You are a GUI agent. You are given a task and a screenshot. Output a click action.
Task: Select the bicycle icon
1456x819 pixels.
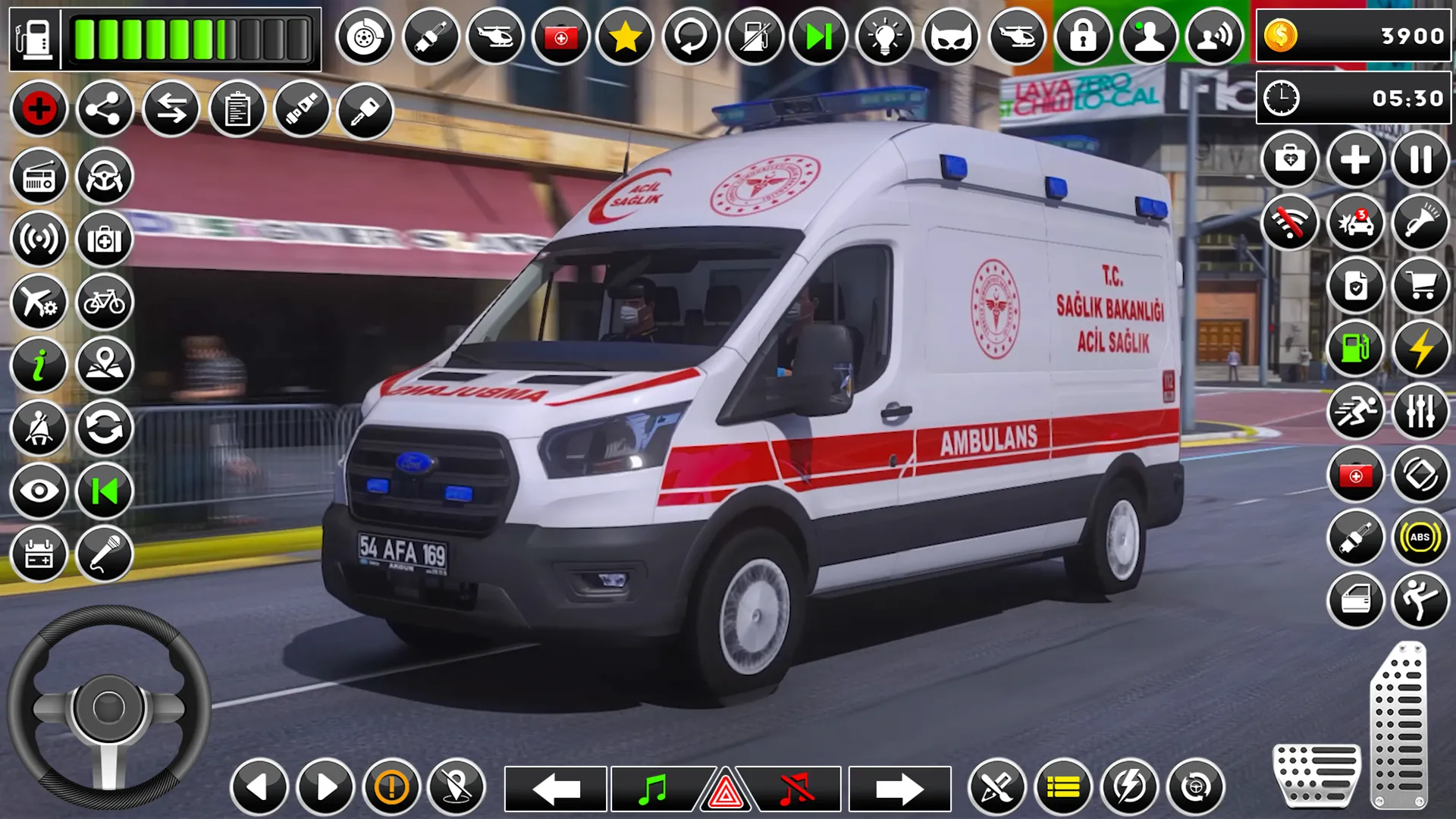107,303
